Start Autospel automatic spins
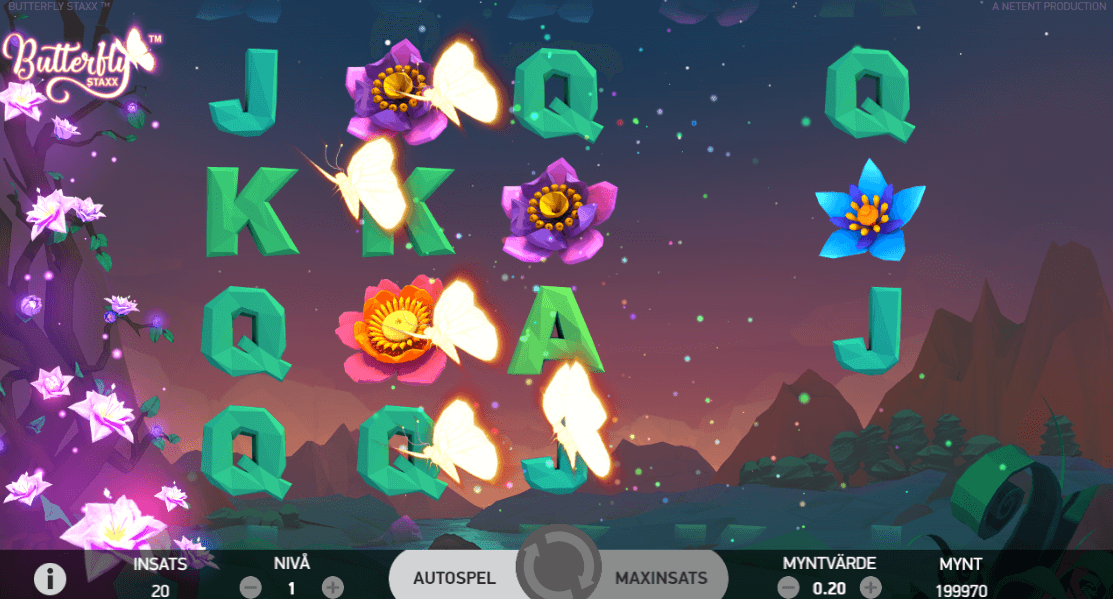 (x=456, y=578)
